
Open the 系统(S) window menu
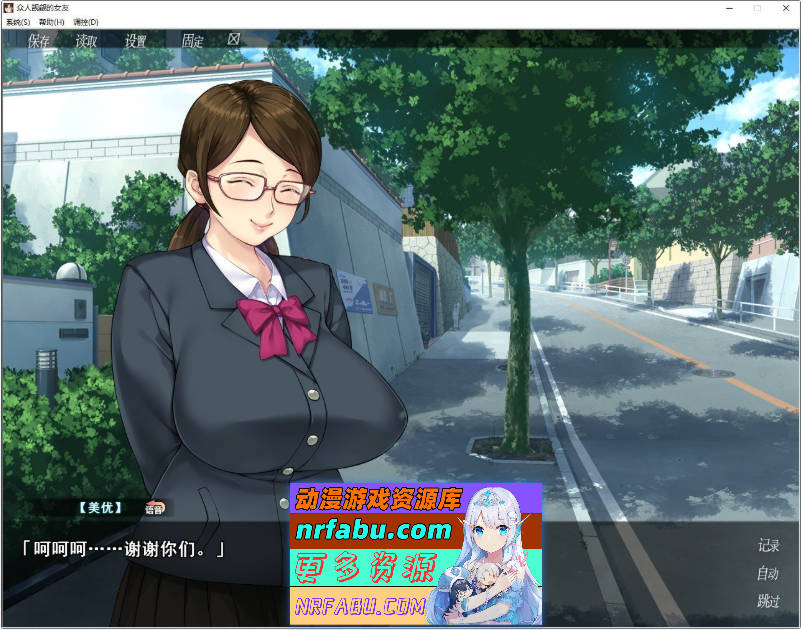pyautogui.click(x=19, y=21)
